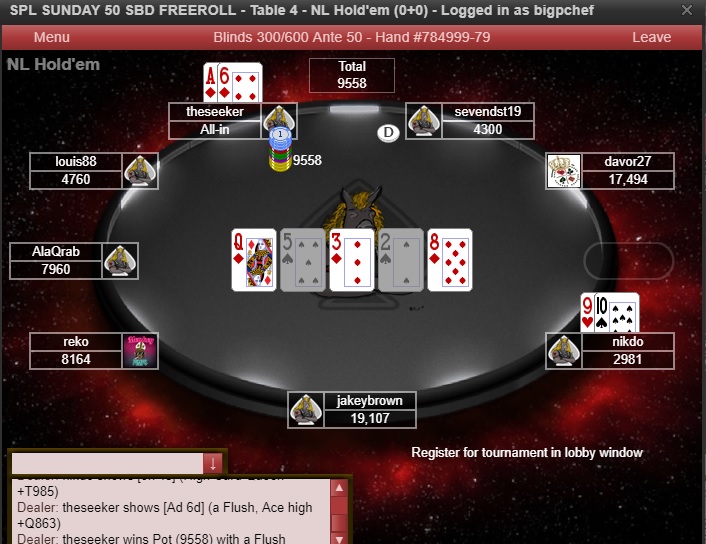This screenshot has width=706, height=544.
Task: Select louis88's player panel
Action: point(76,170)
